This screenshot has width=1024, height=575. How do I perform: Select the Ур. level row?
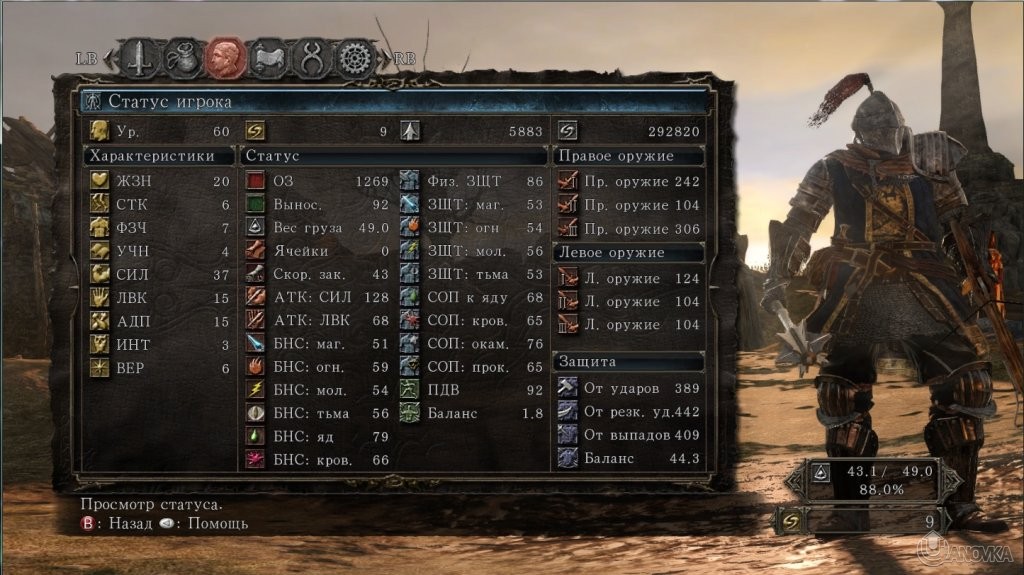160,131
